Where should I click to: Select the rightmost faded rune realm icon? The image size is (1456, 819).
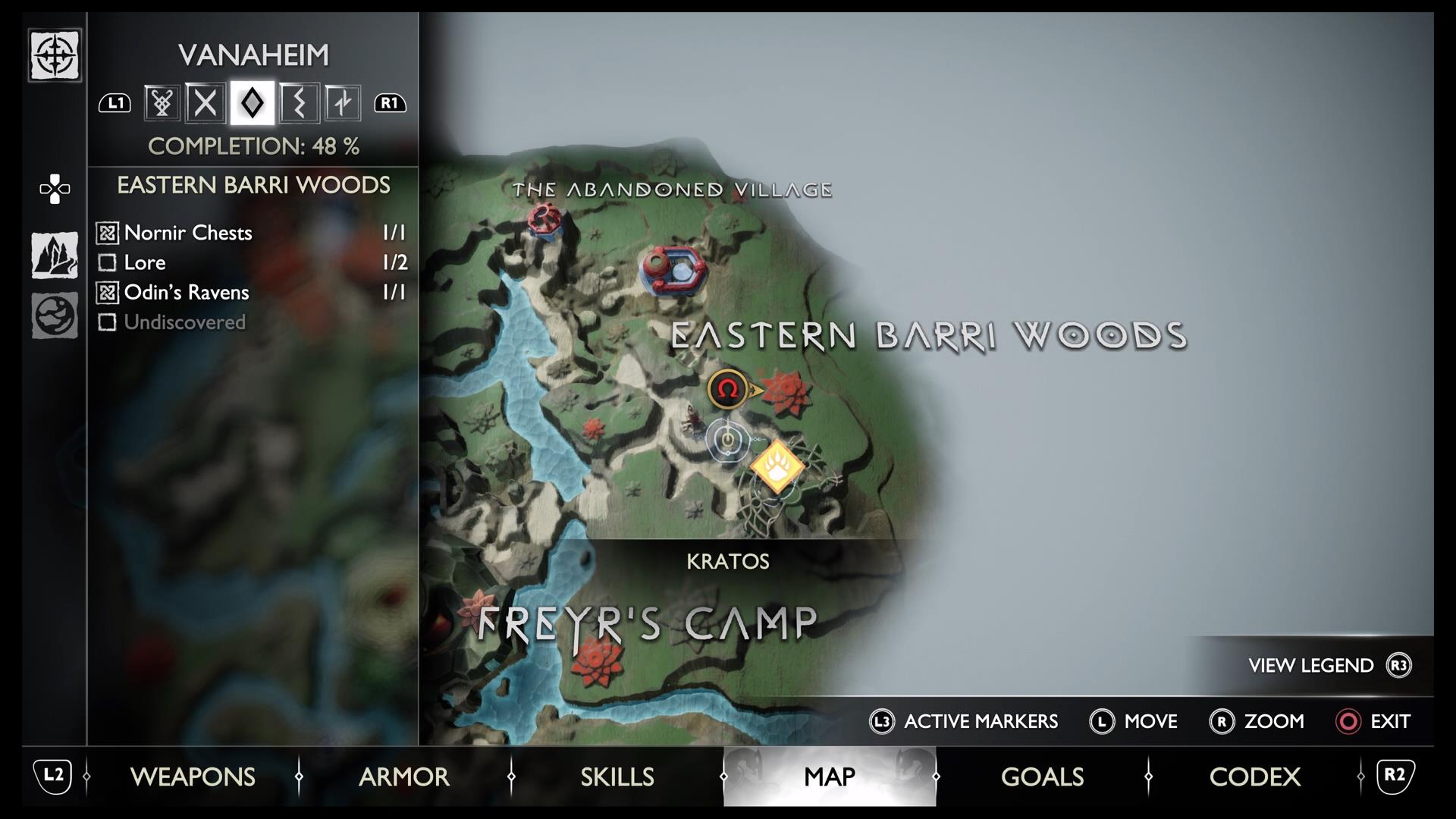343,102
